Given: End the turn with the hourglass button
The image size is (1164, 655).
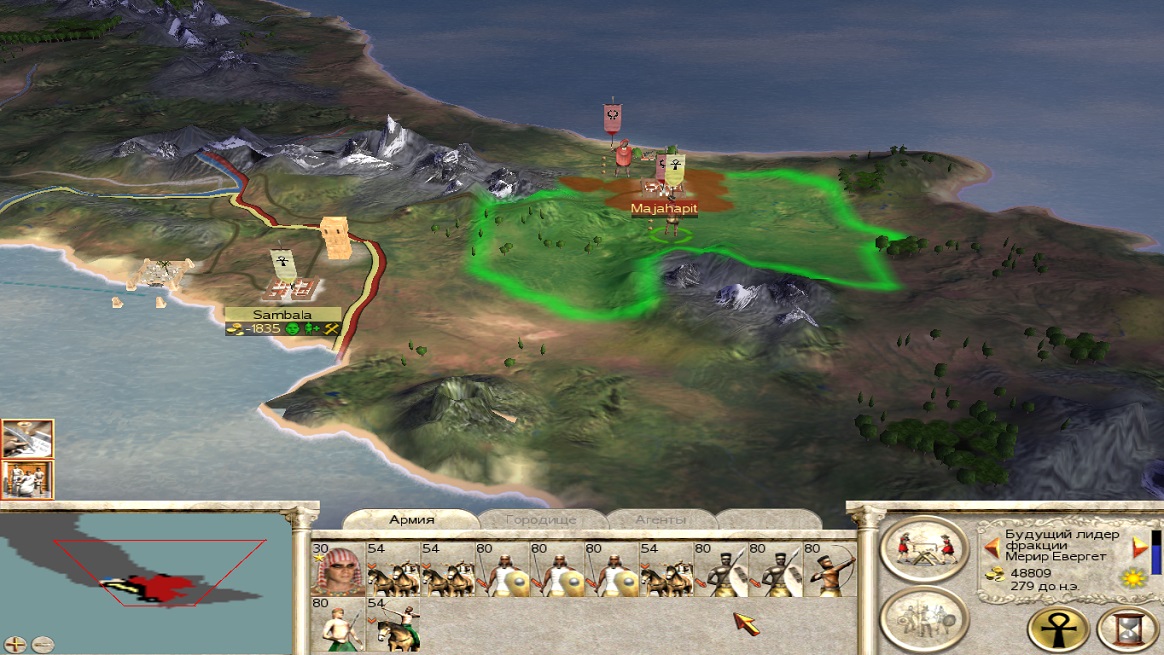Looking at the screenshot, I should tap(1127, 629).
